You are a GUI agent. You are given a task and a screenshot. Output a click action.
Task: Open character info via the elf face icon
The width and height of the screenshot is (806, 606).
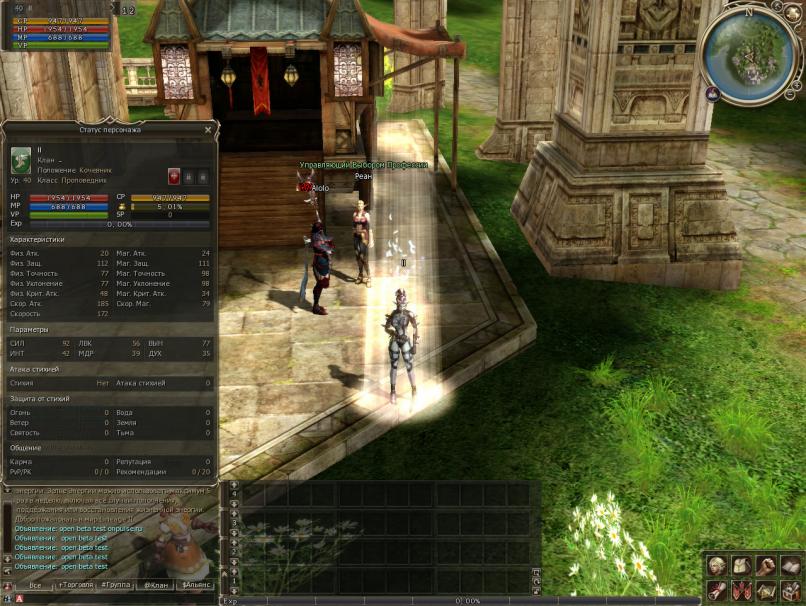(x=717, y=567)
